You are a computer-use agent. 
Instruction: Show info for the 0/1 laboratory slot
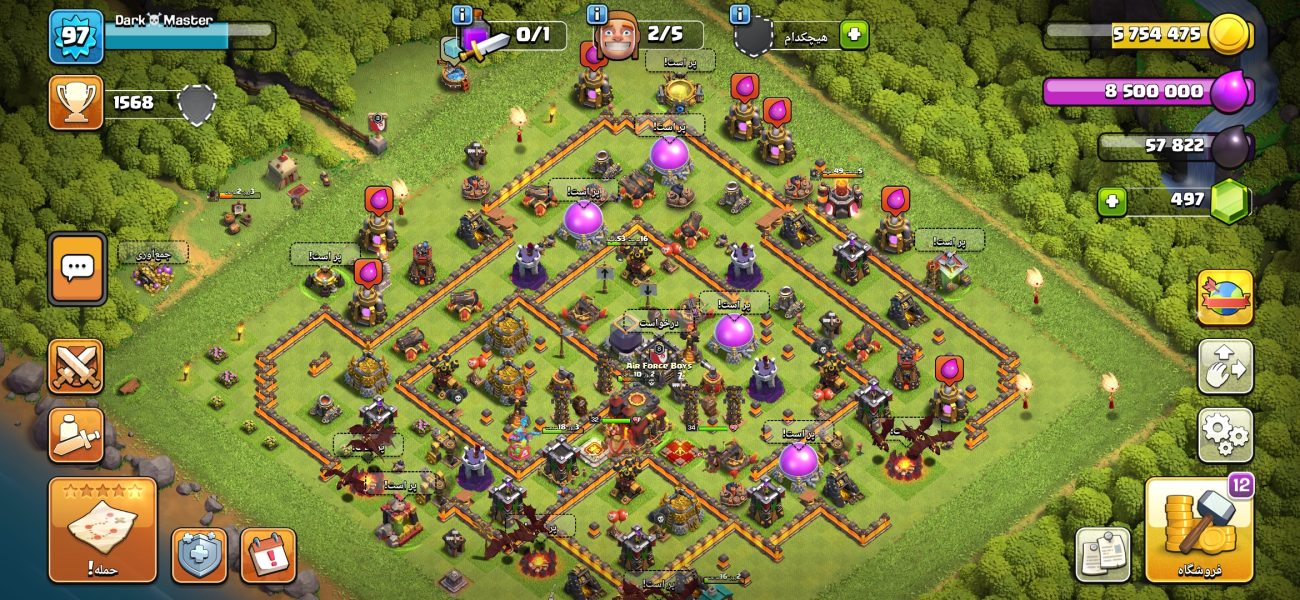point(462,15)
